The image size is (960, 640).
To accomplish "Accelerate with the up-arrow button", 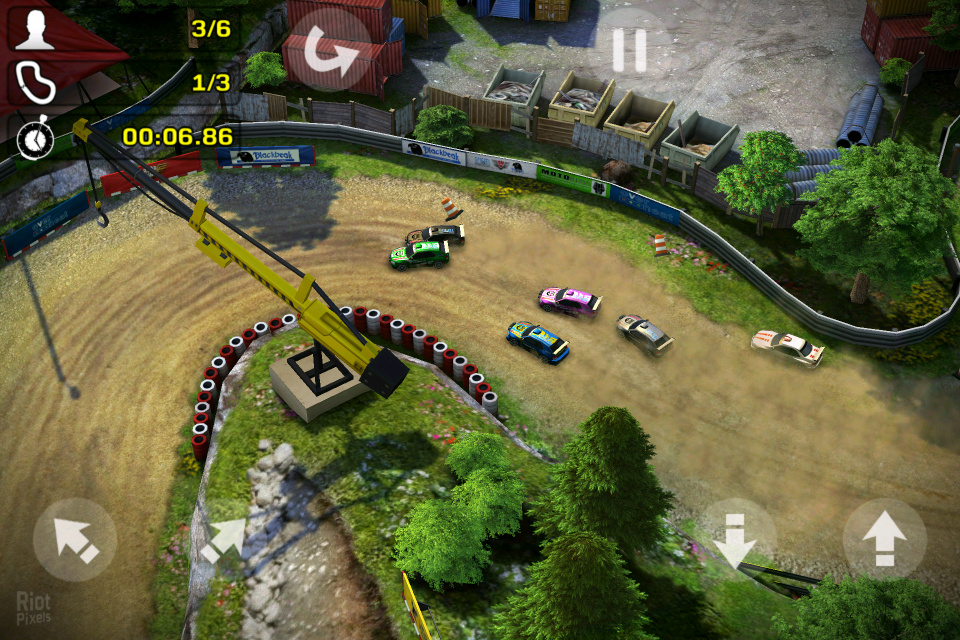I will pos(884,540).
